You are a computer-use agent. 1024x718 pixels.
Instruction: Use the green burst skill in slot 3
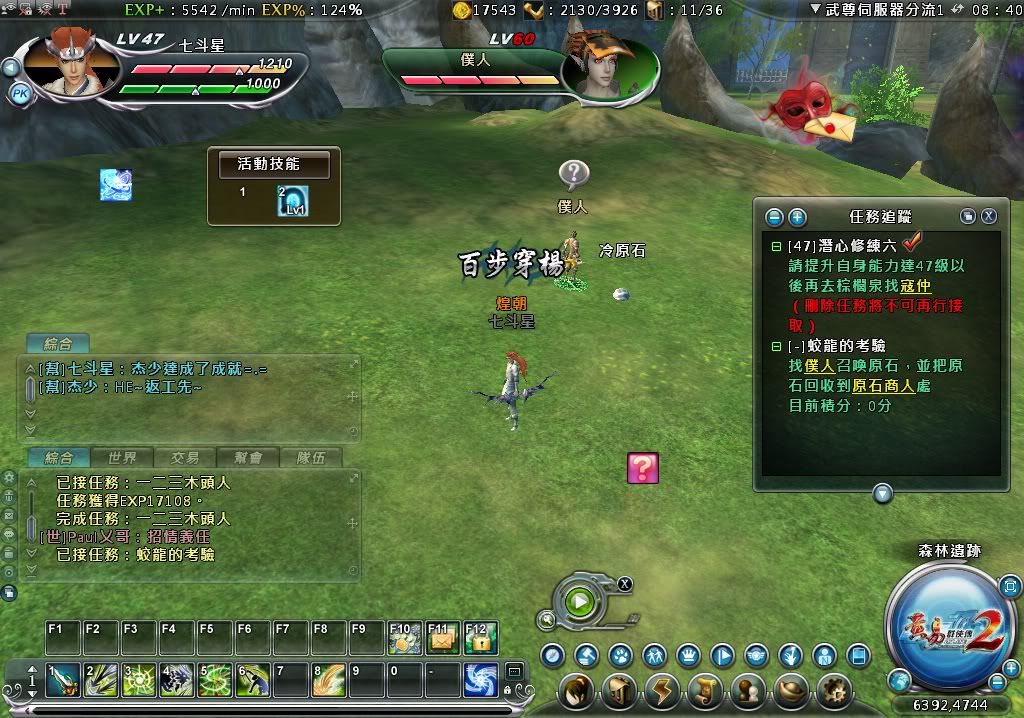click(x=139, y=680)
